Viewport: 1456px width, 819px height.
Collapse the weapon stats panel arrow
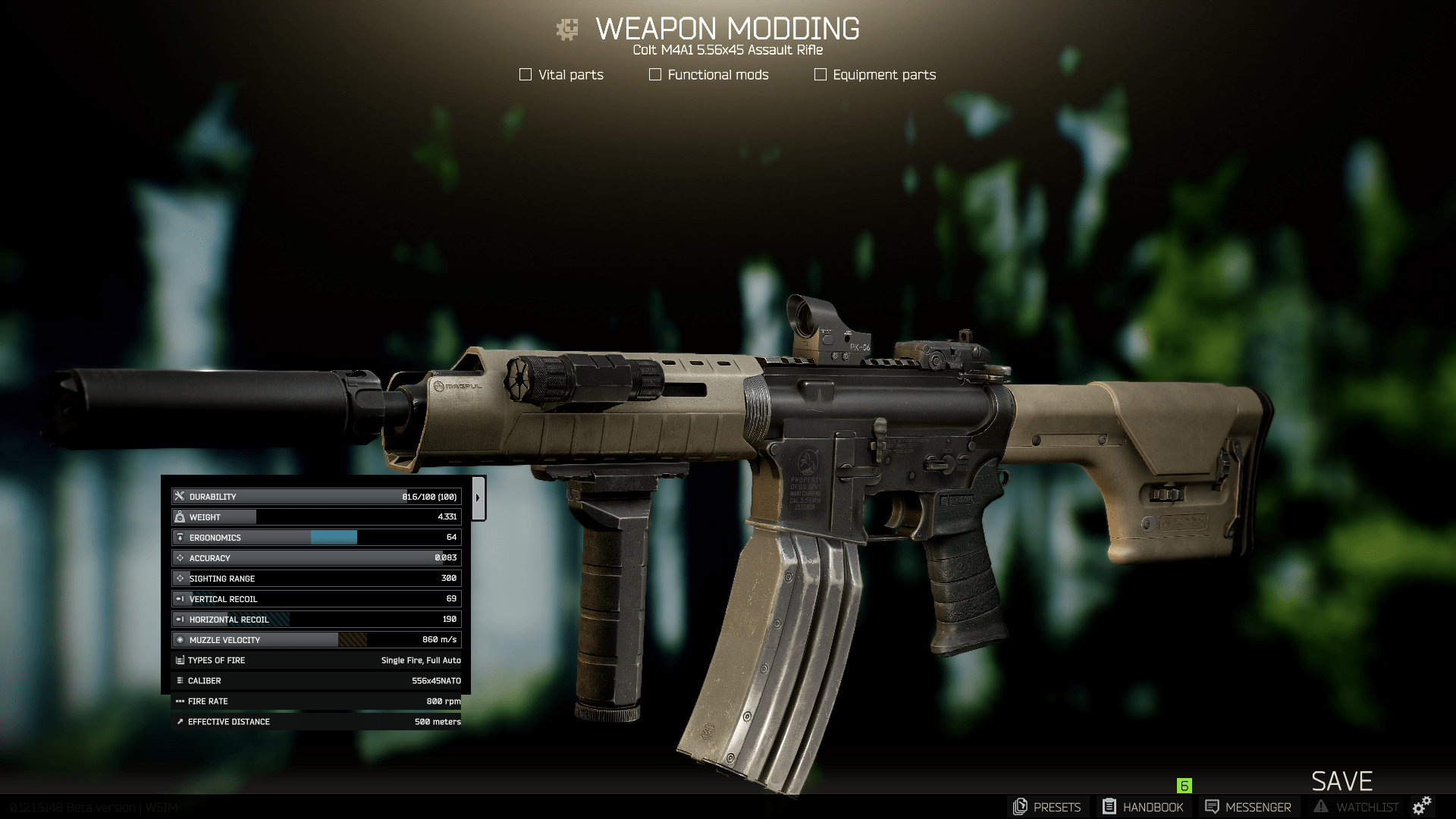pyautogui.click(x=478, y=498)
